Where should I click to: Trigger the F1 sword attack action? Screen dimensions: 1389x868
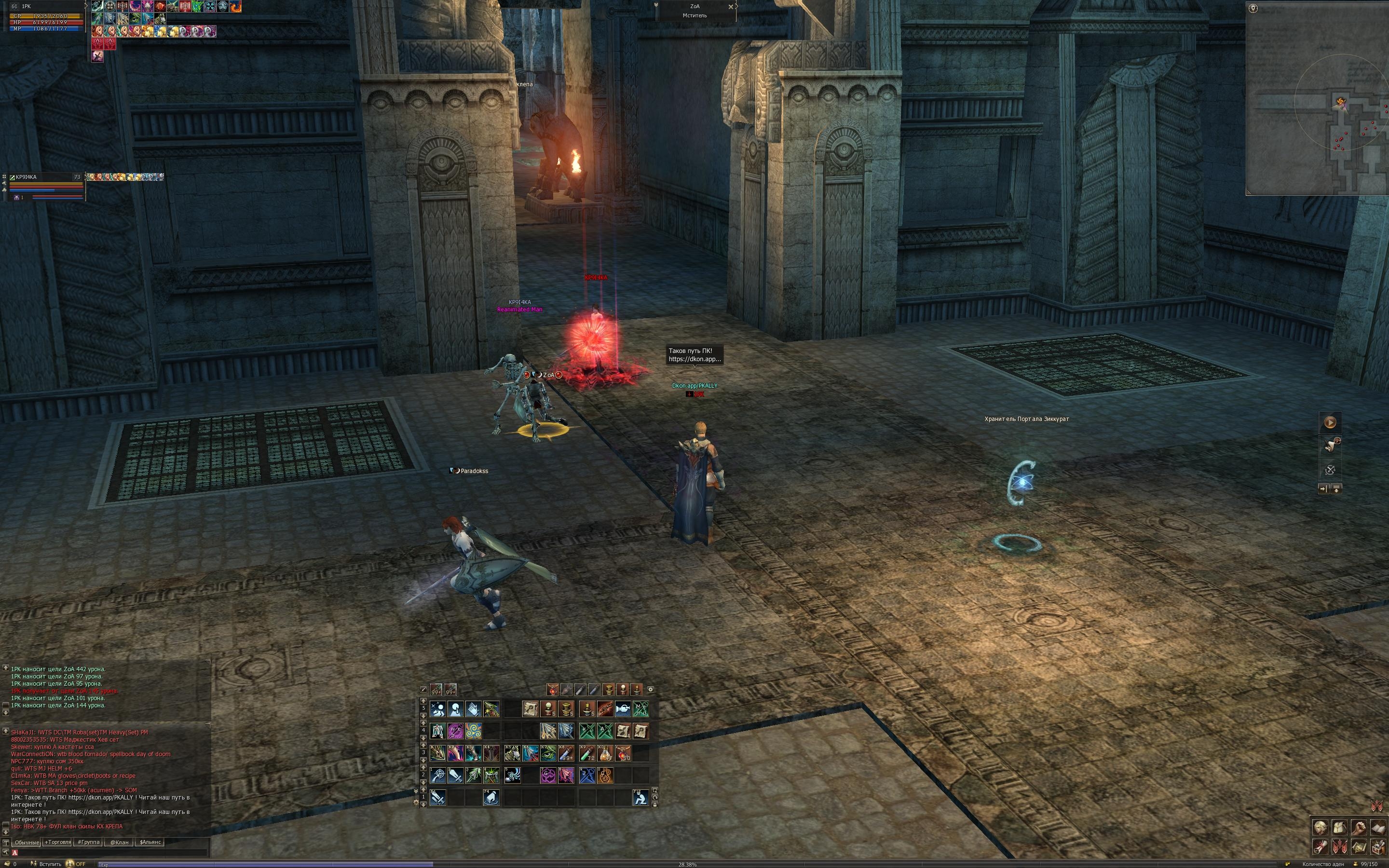(438, 798)
